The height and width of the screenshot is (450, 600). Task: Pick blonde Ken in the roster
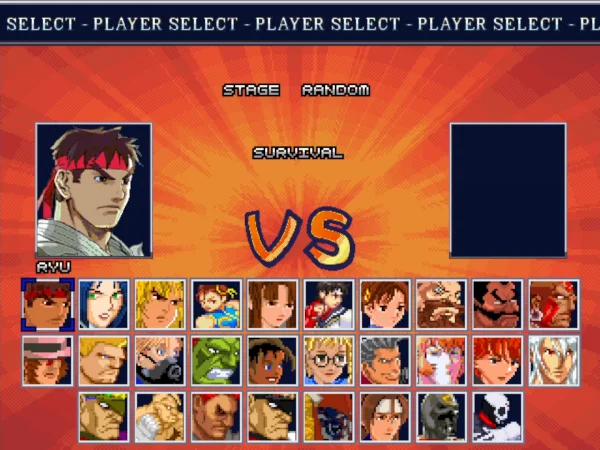[x=160, y=305]
